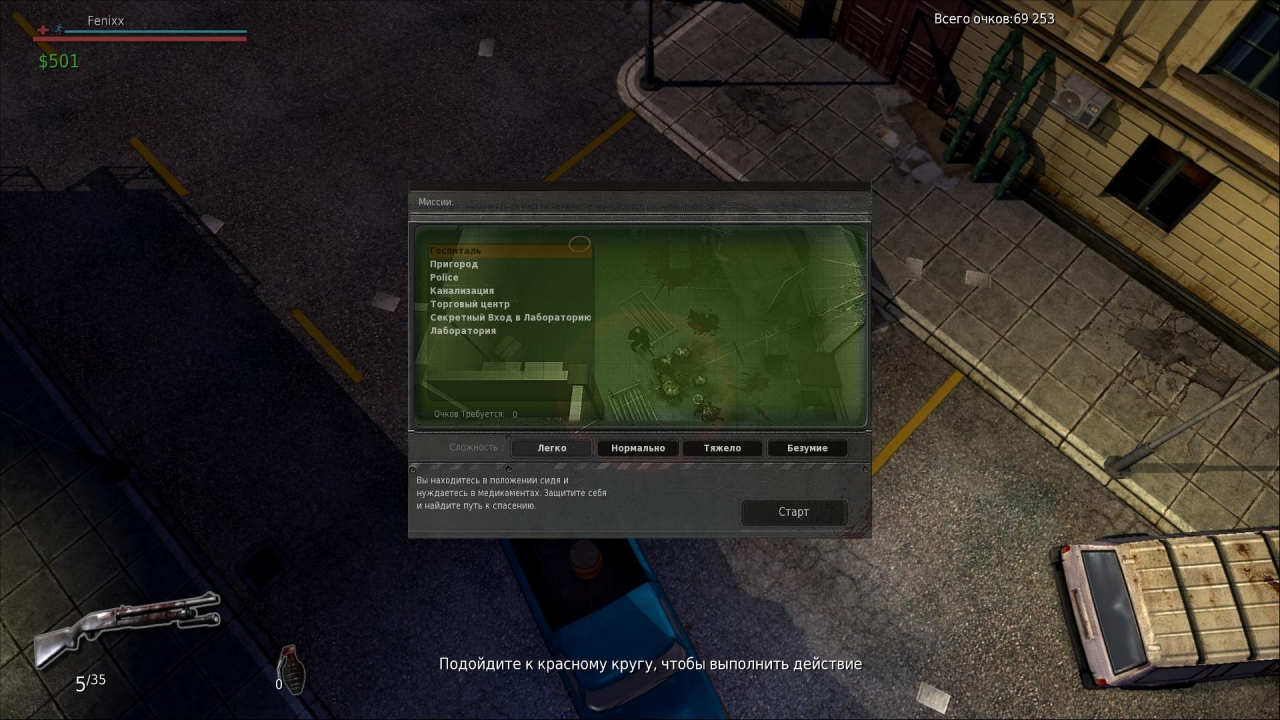Set difficulty to Нормально
This screenshot has width=1280, height=720.
coord(638,448)
